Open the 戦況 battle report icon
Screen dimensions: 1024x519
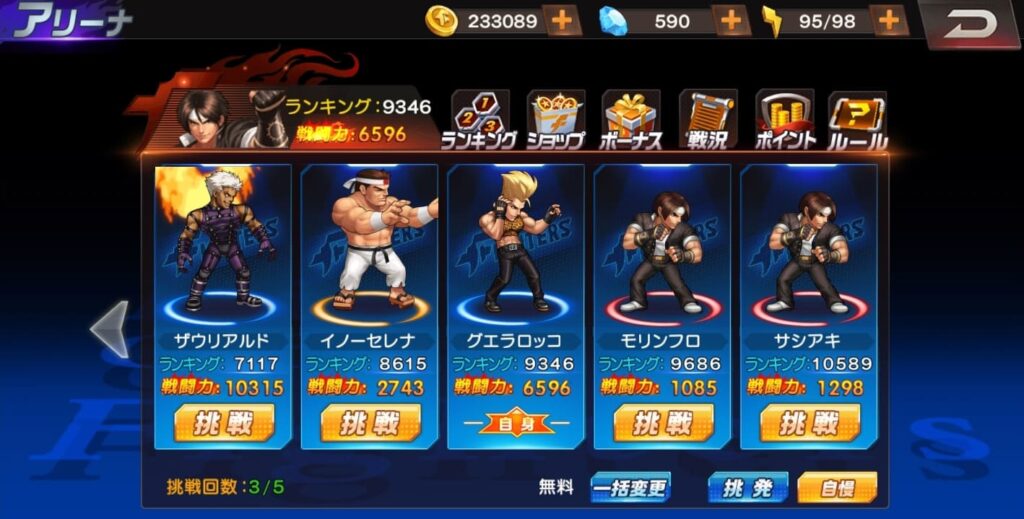707,119
